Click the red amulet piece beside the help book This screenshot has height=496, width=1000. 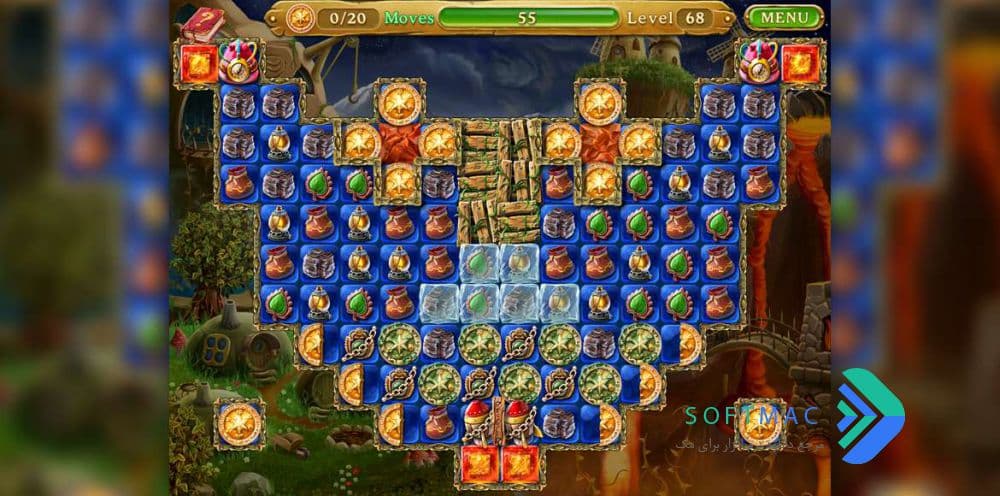[240, 61]
